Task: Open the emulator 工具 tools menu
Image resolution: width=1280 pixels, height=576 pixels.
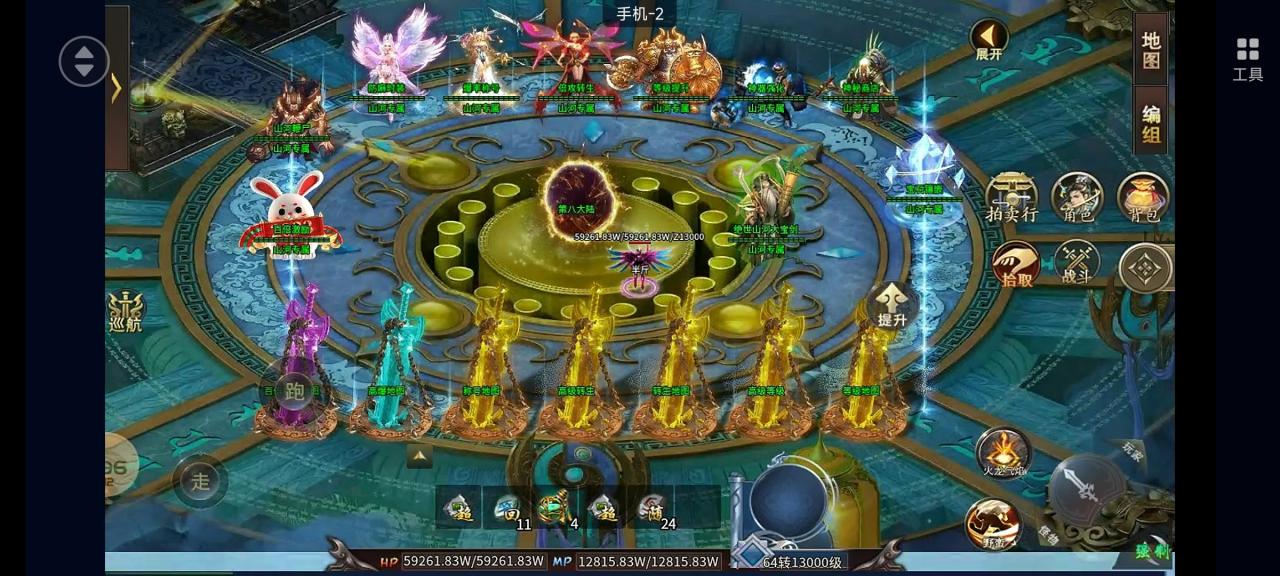Action: point(1247,58)
